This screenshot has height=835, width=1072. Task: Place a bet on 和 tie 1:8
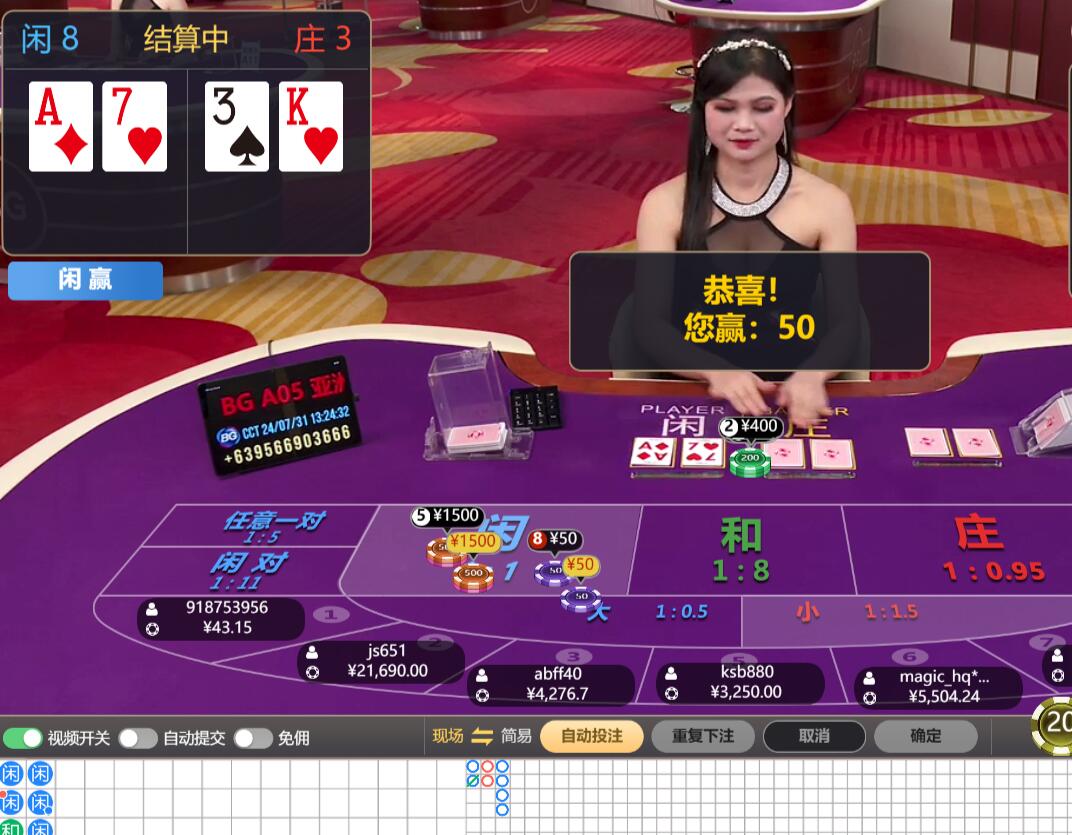(740, 550)
